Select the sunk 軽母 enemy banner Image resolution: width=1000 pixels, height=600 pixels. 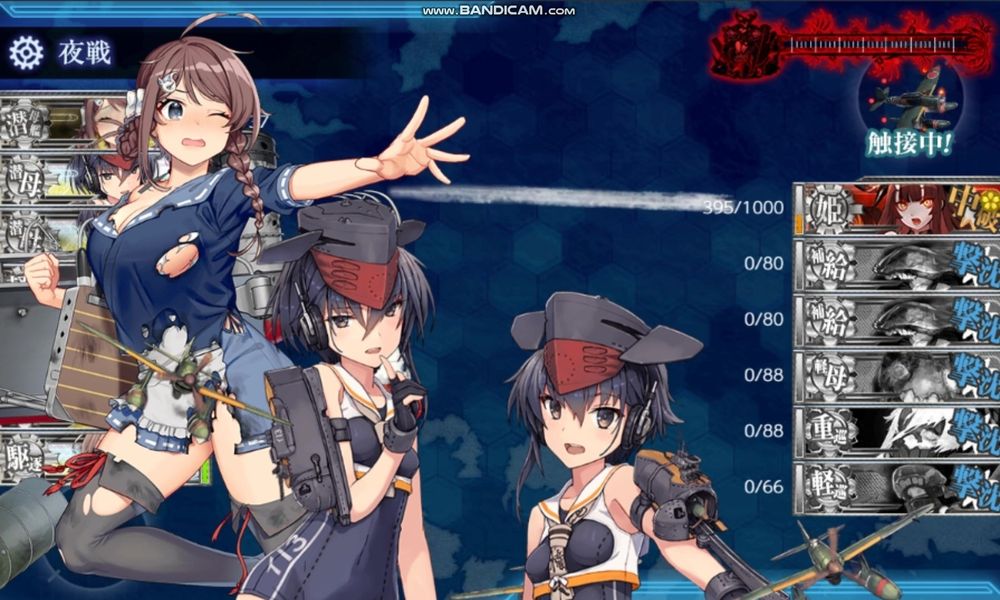(897, 376)
